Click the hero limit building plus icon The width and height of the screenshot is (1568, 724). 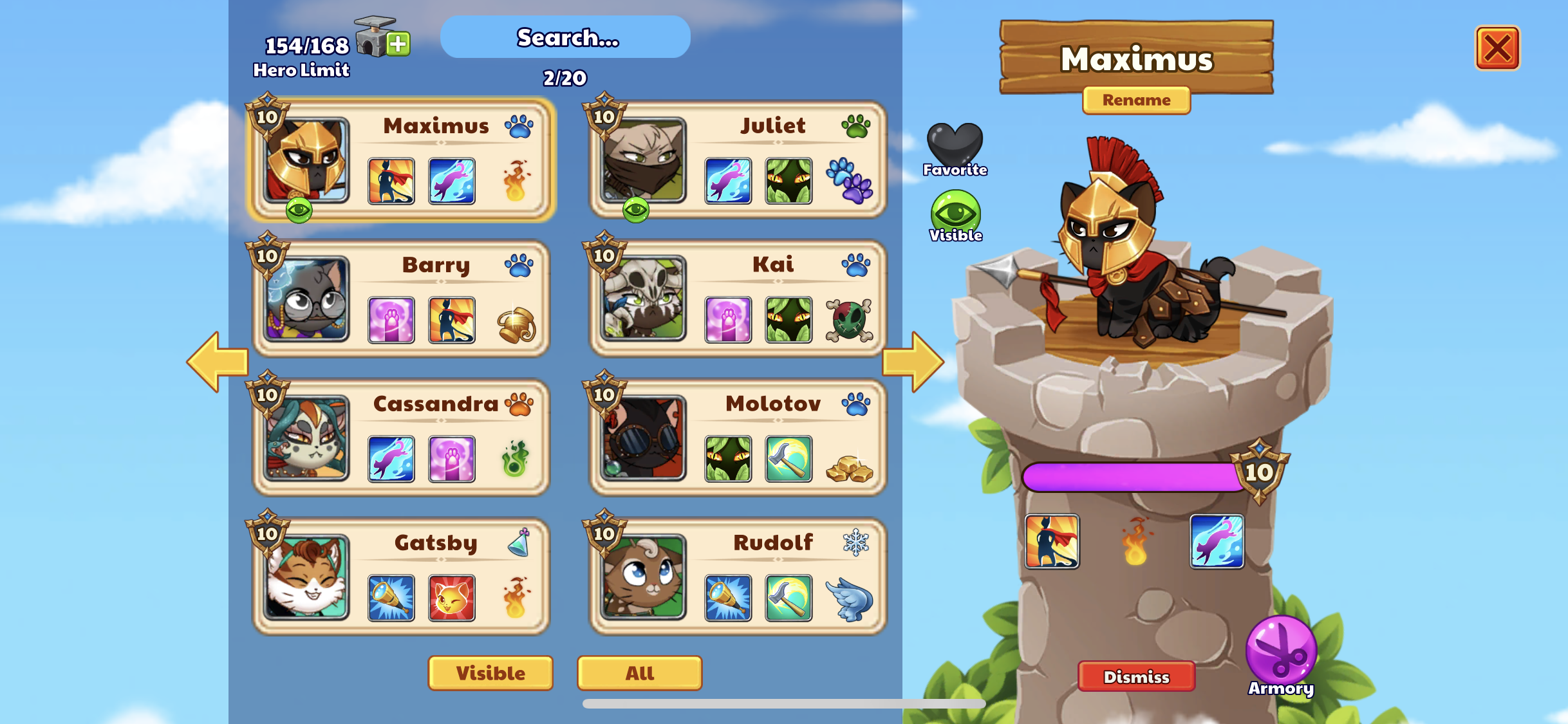[x=398, y=44]
